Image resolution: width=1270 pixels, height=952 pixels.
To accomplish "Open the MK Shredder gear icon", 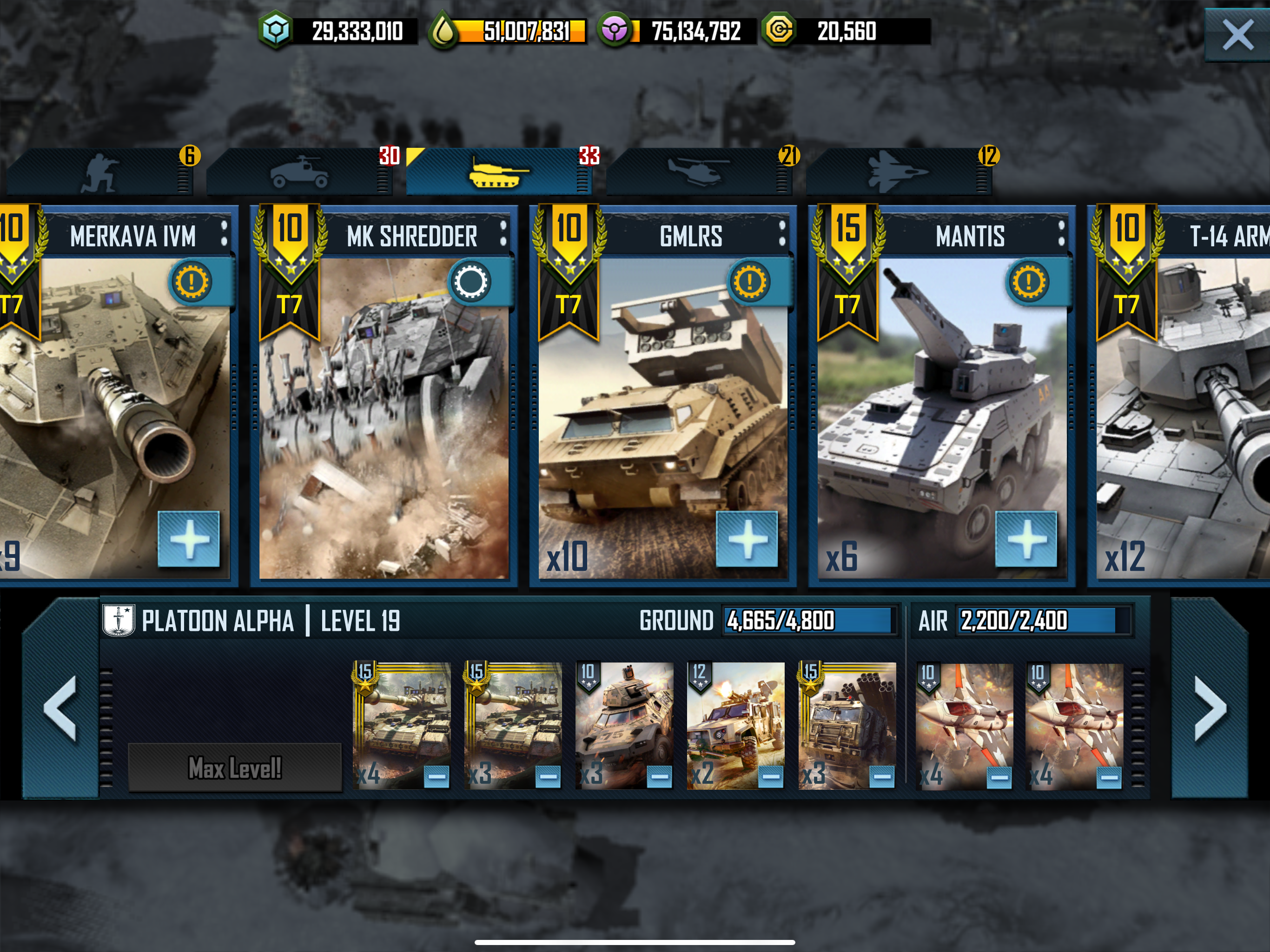I will click(x=471, y=282).
